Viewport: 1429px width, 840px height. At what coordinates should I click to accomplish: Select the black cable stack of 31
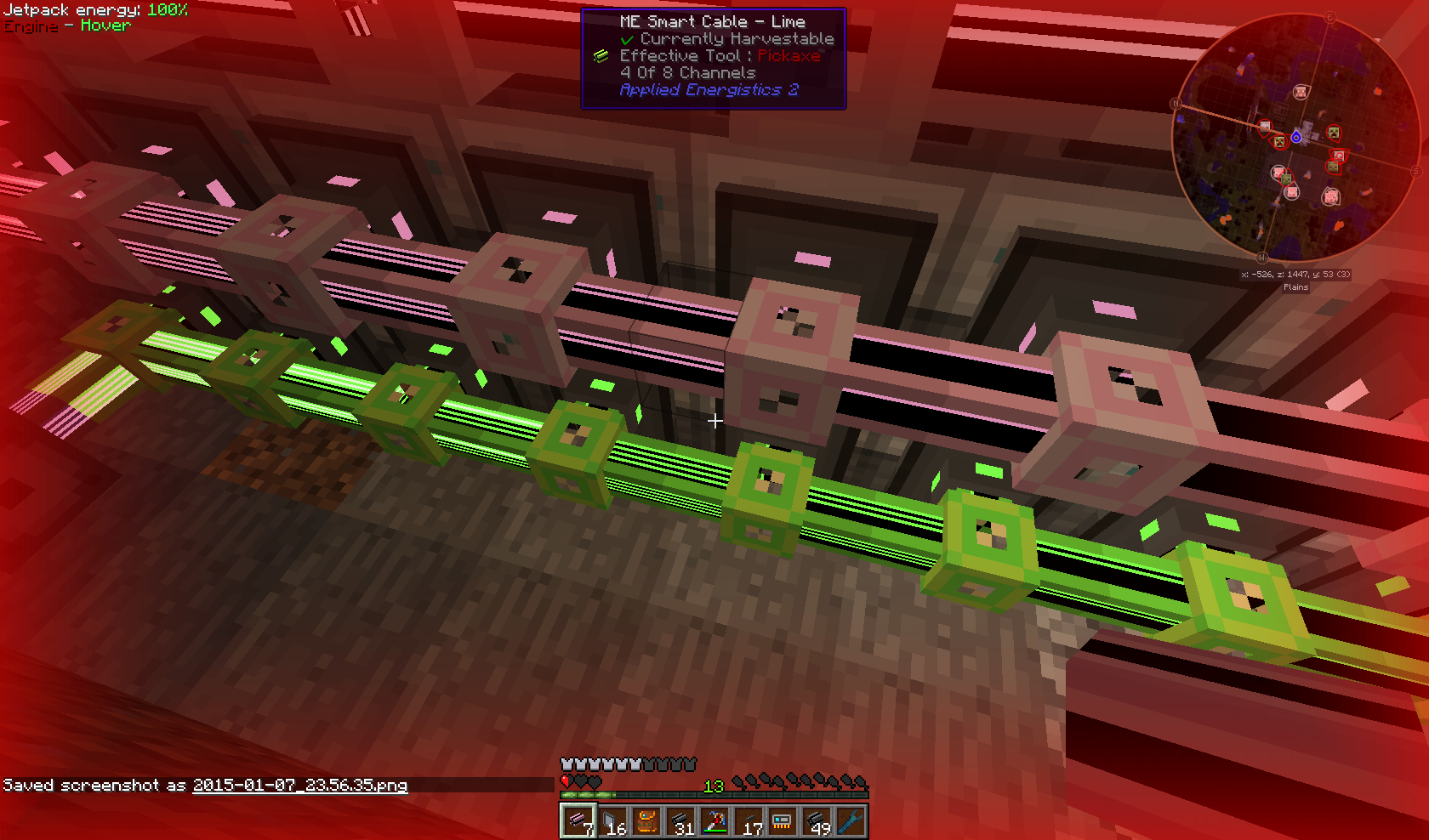680,821
